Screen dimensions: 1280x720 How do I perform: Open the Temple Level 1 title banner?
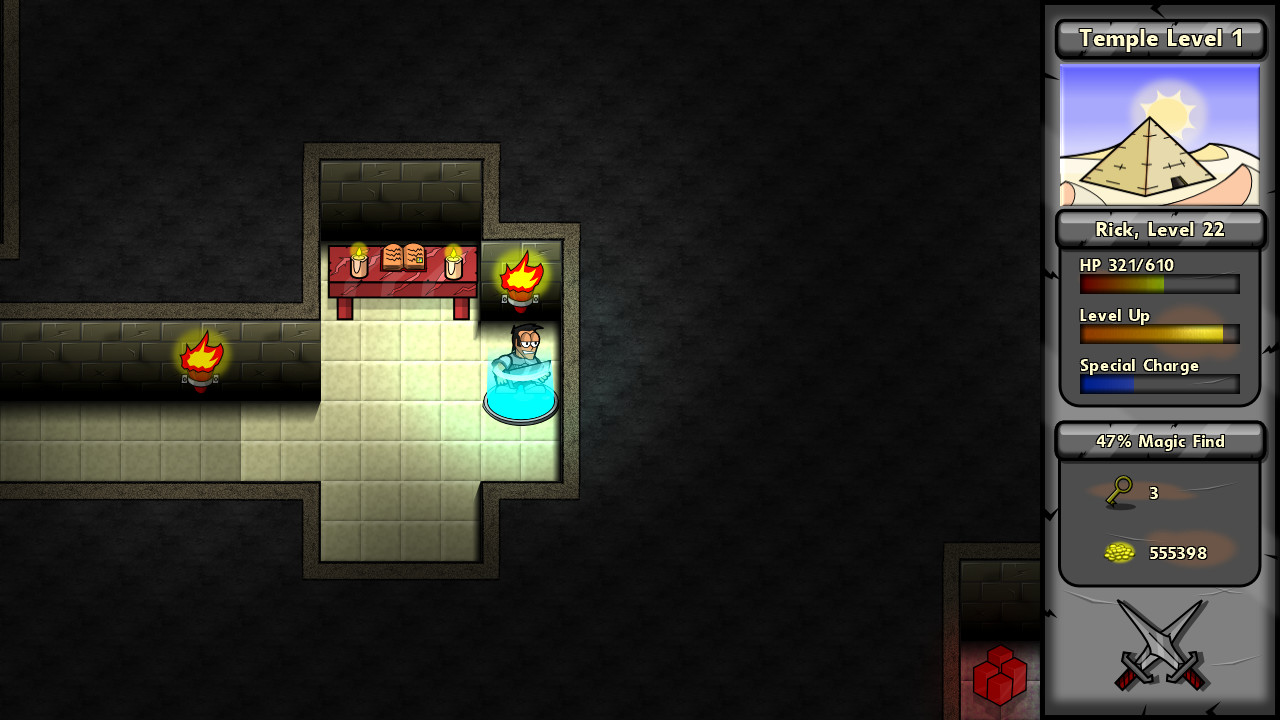1159,38
